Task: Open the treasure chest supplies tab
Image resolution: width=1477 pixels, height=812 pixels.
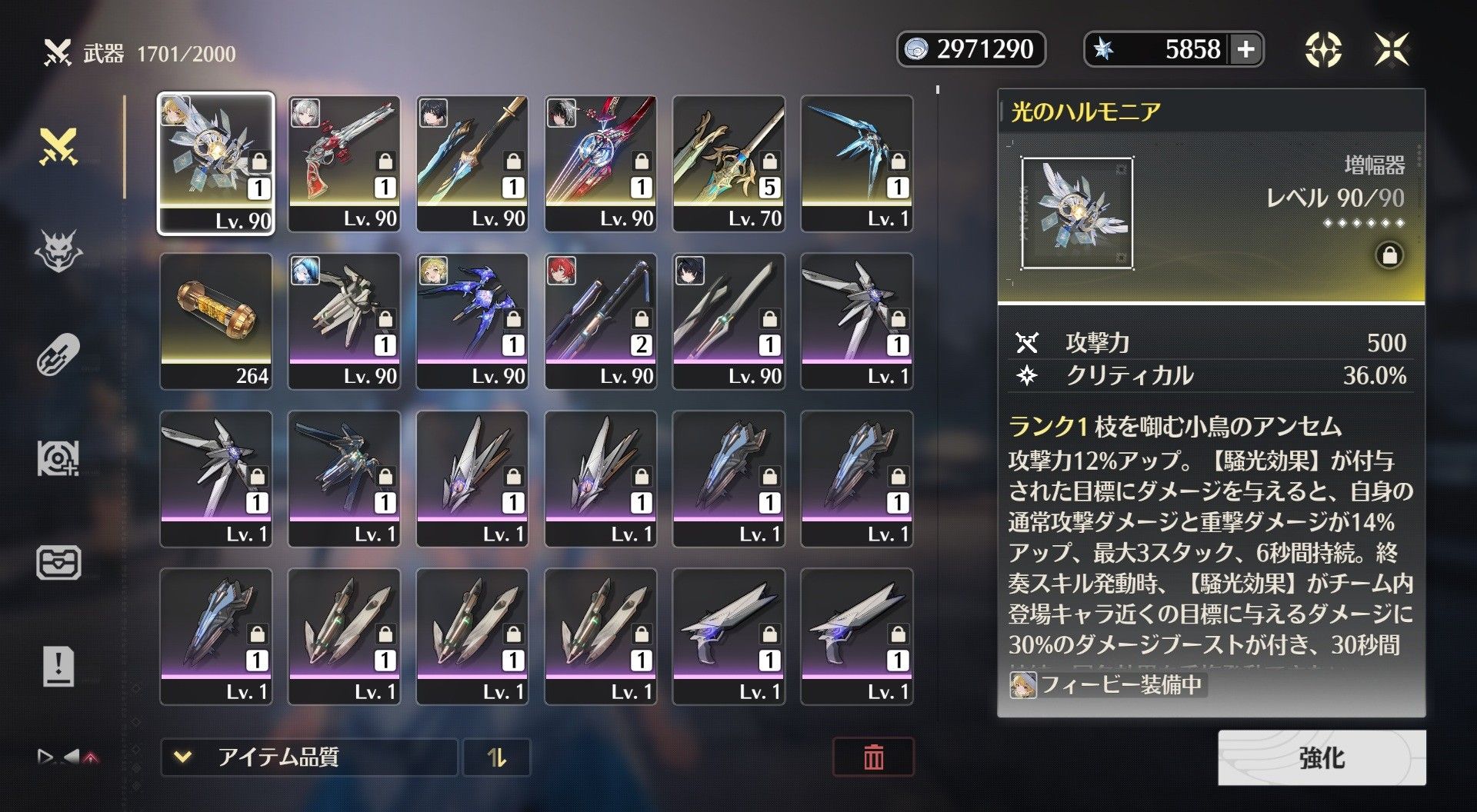Action: (x=59, y=562)
